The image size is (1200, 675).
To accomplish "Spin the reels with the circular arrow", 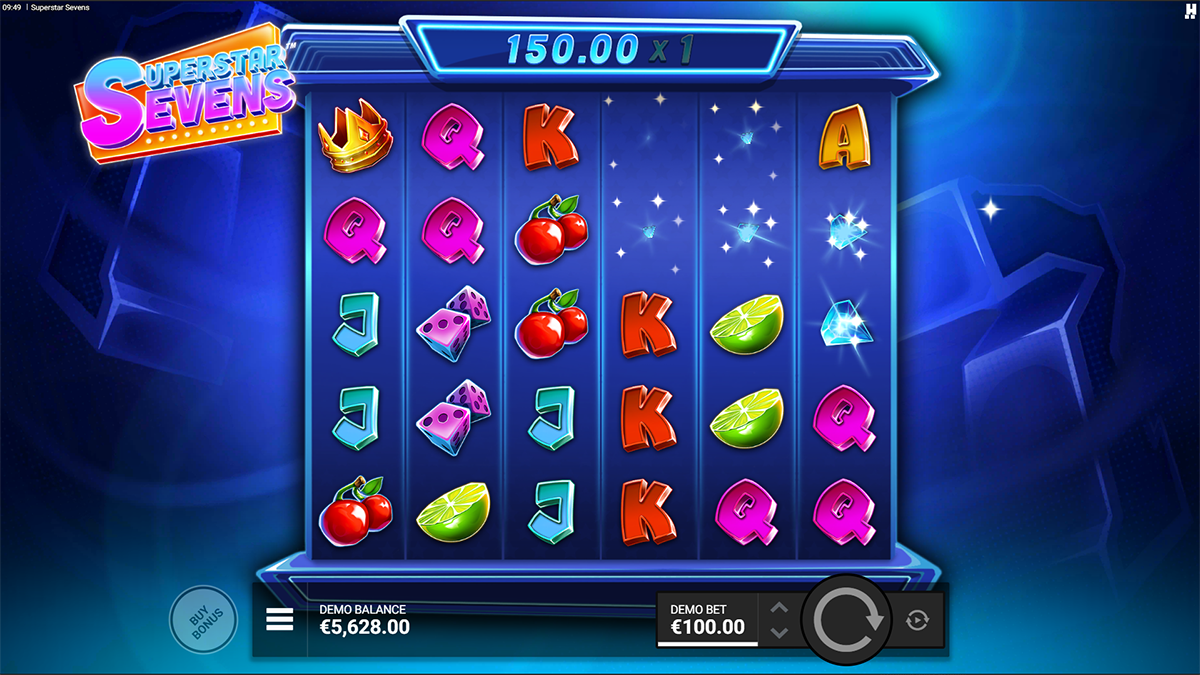I will (849, 620).
